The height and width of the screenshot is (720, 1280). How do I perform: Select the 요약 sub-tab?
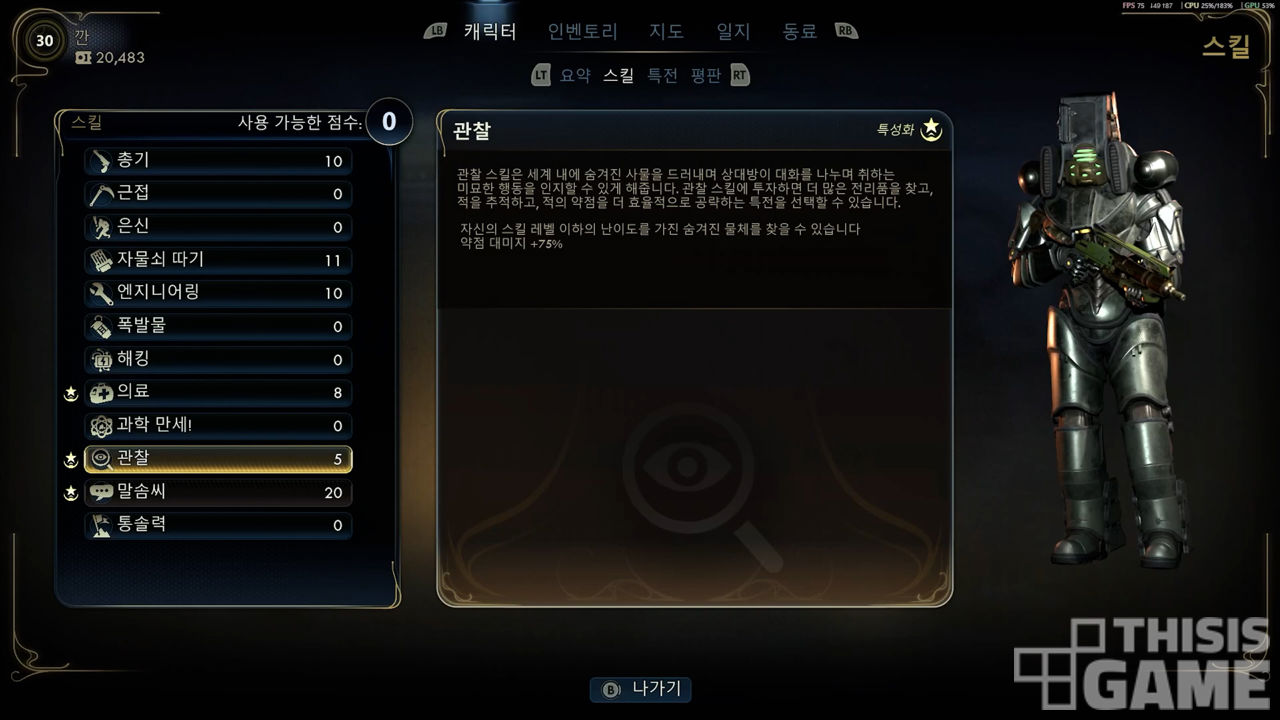coord(575,75)
